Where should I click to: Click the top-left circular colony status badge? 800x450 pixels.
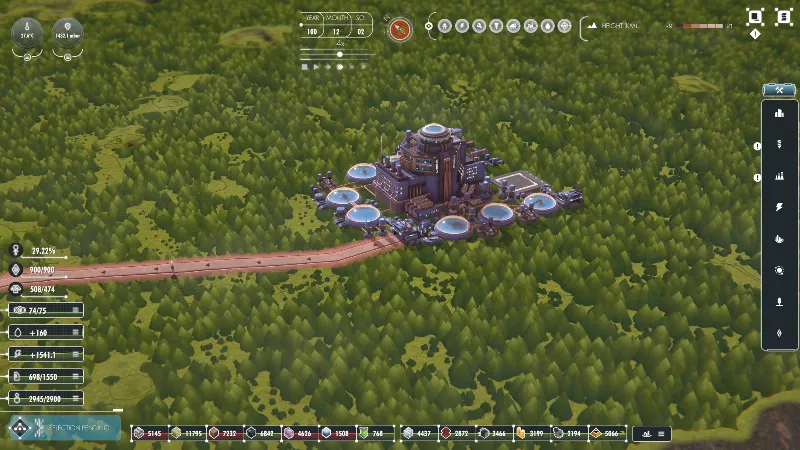click(27, 33)
